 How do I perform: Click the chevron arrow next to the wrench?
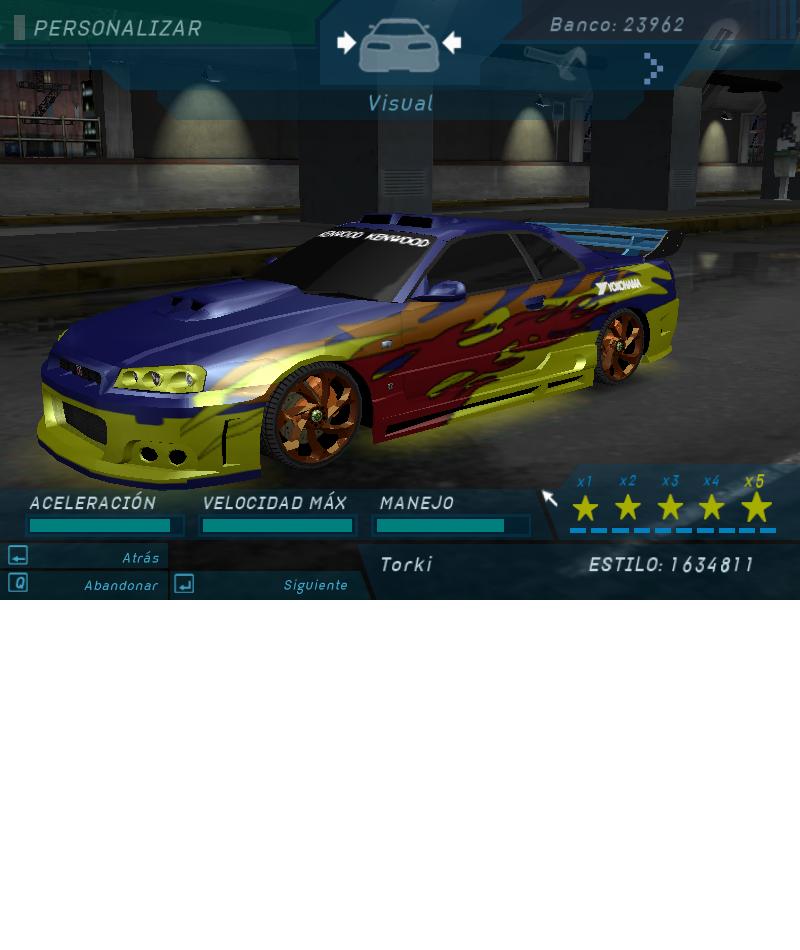pyautogui.click(x=653, y=68)
